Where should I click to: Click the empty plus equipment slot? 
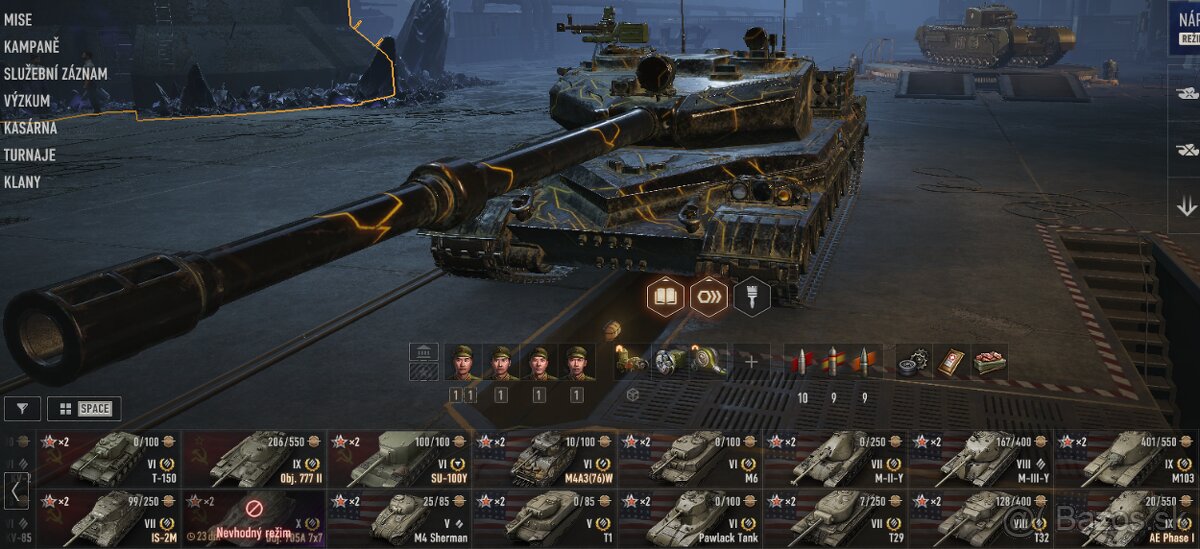coord(751,362)
